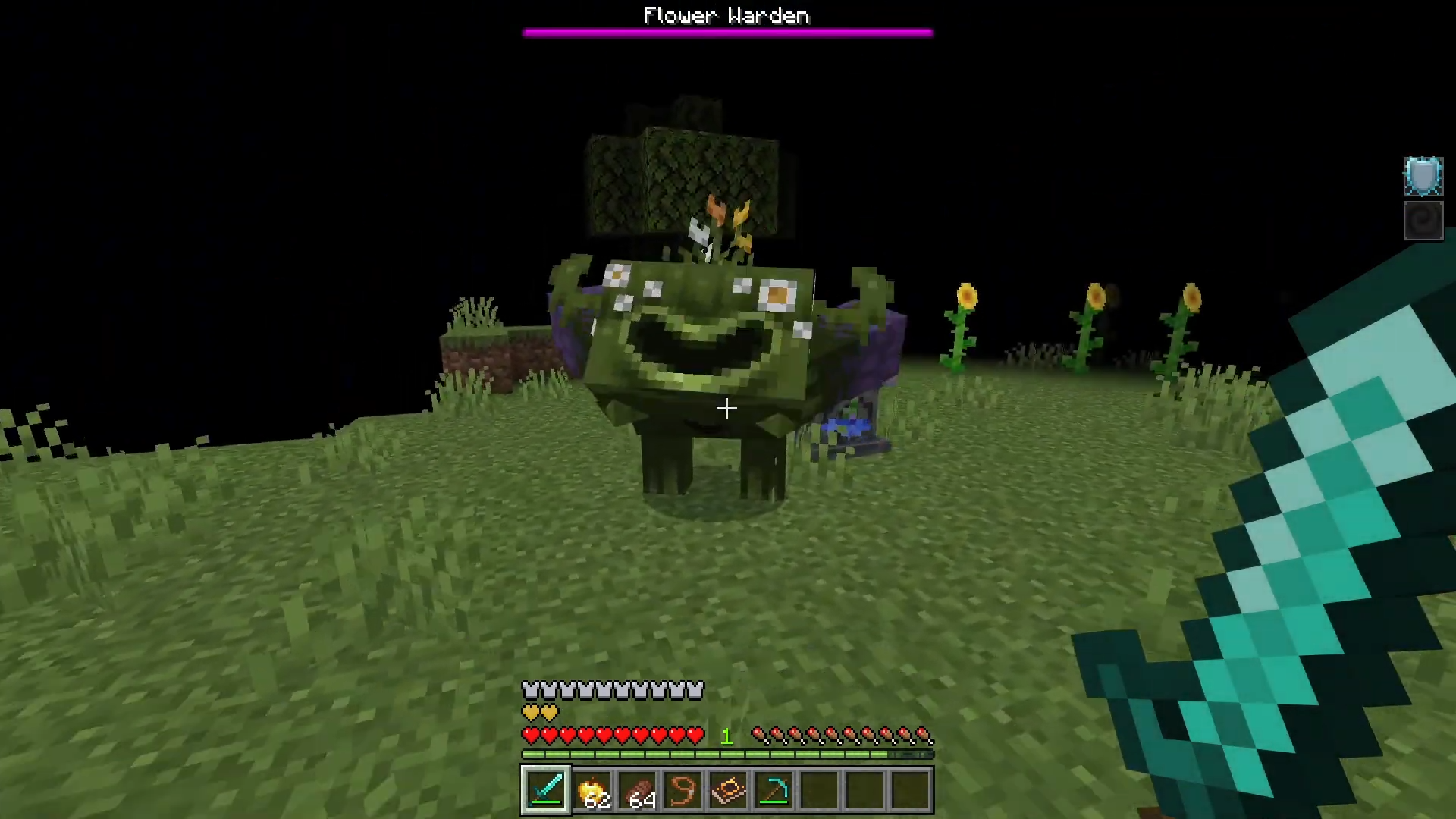Viewport: 1456px width, 819px height.
Task: Select the diamond sword hotbar slot
Action: click(x=546, y=790)
